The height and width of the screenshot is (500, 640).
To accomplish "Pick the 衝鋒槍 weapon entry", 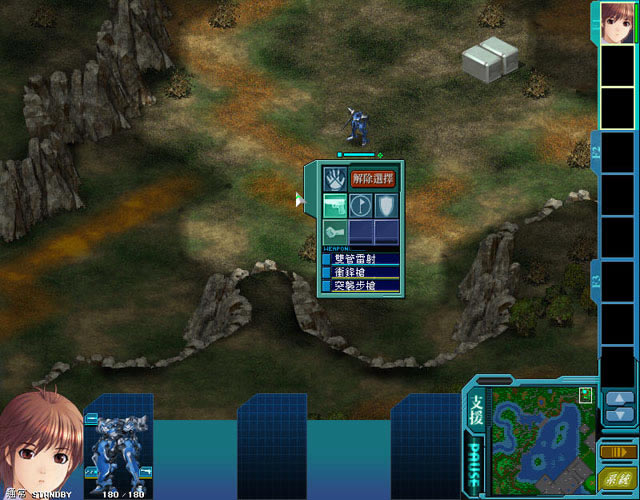I will 360,272.
